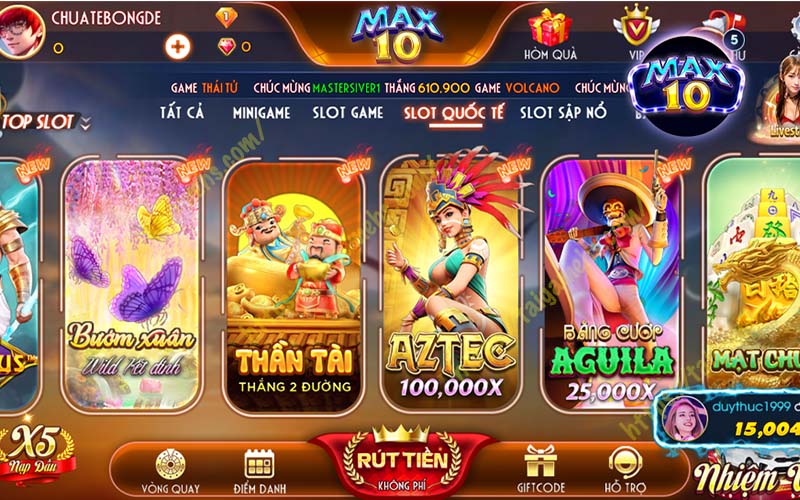Click the plus button to add coins
Viewport: 800px width, 500px height.
click(178, 46)
